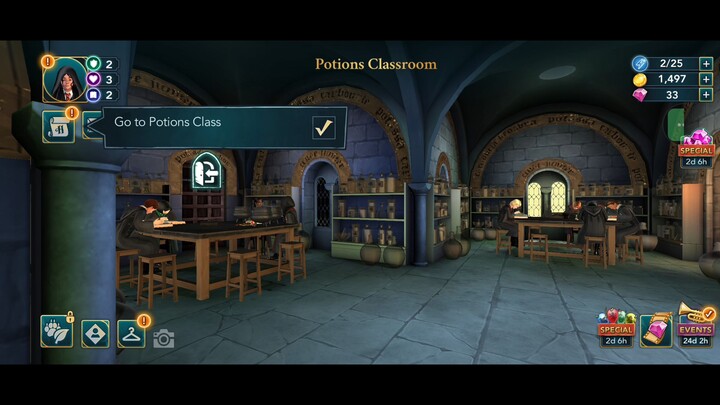The height and width of the screenshot is (405, 720).
Task: Open the quest scroll with alert badge
Action: 59,127
